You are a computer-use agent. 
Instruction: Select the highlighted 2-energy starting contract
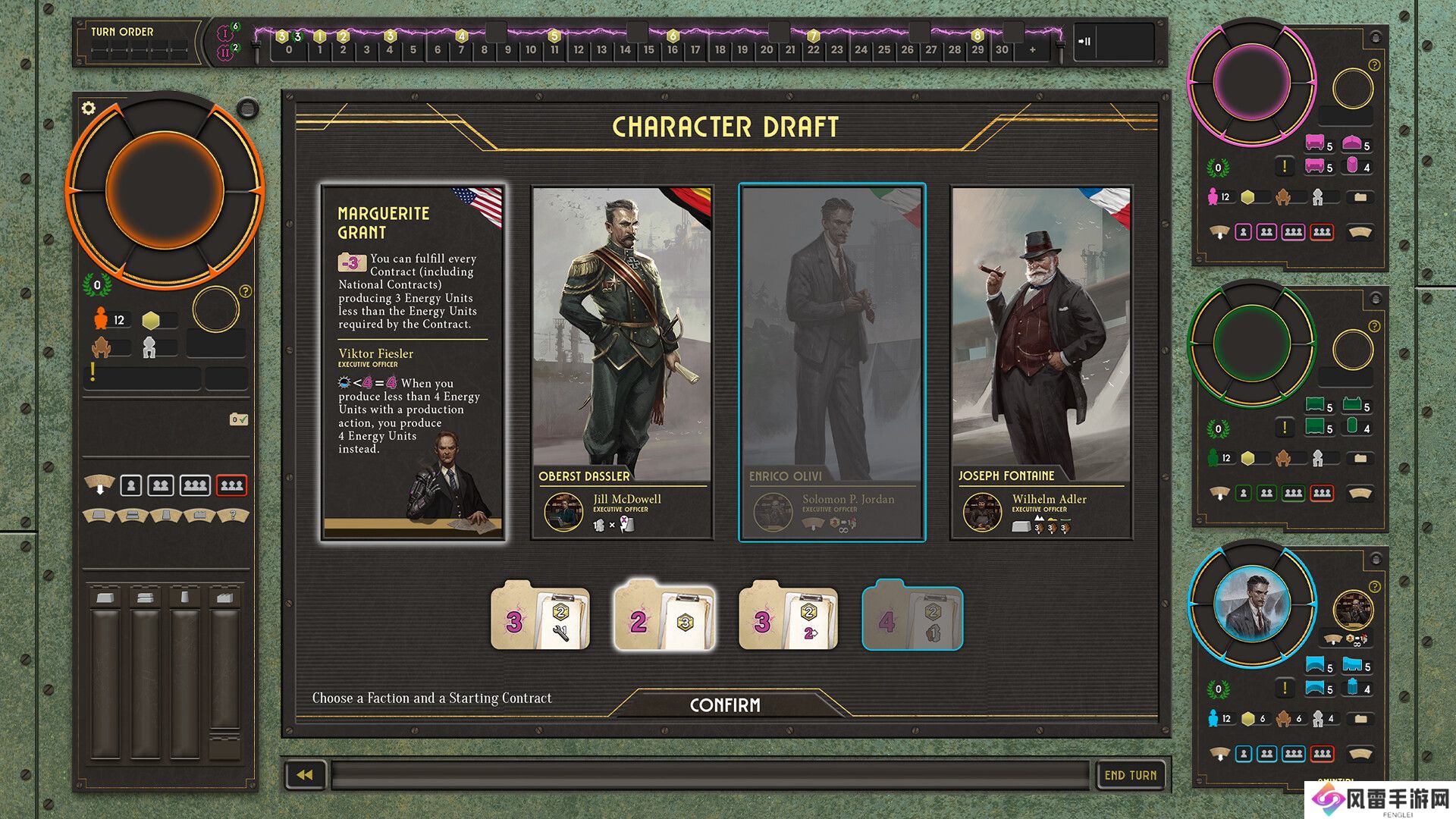tap(664, 617)
